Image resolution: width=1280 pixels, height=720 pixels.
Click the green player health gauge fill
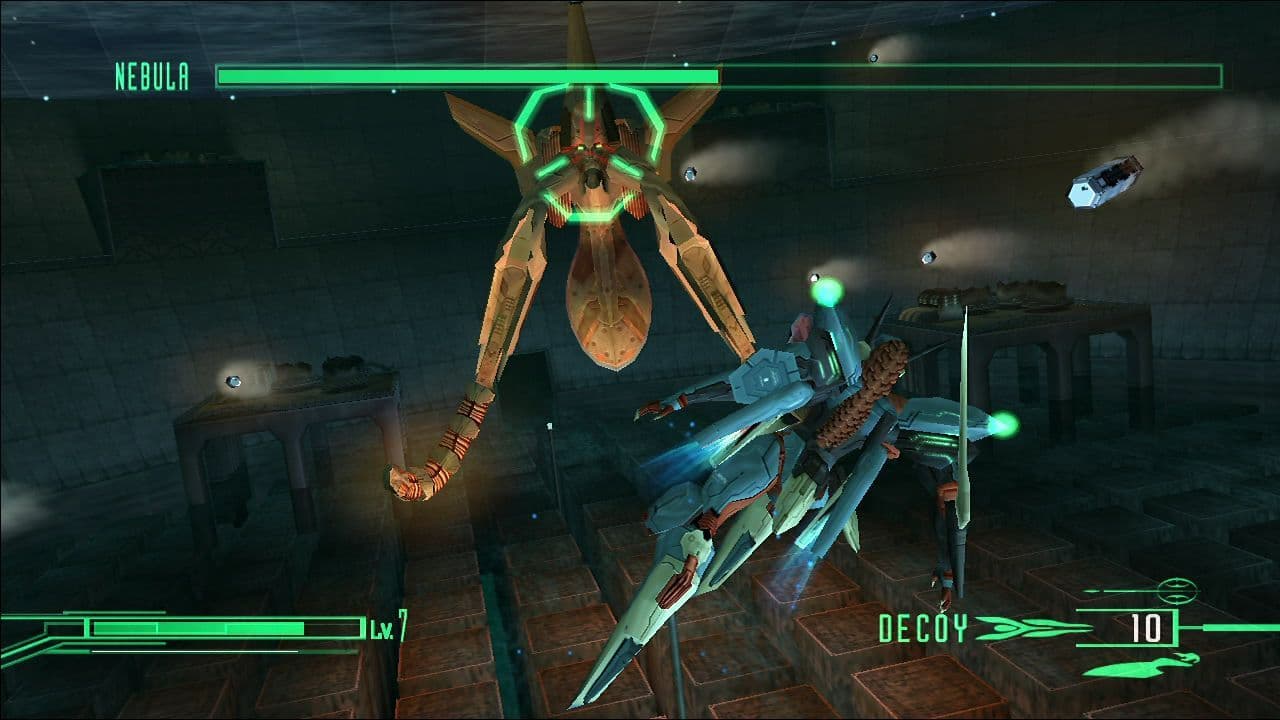pyautogui.click(x=200, y=627)
